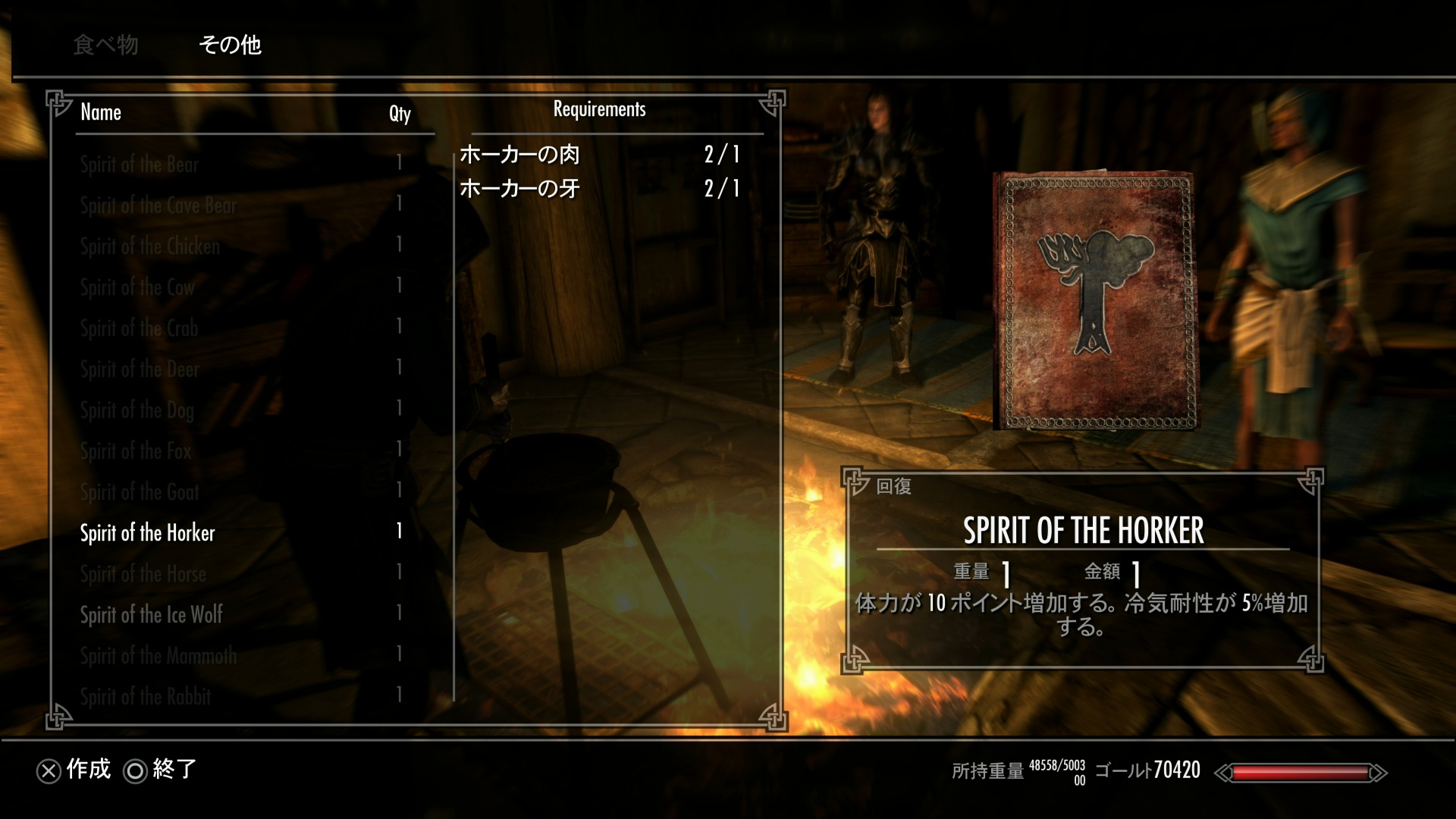Select Spirit of the Fox entry
Viewport: 1456px width, 819px height.
tap(136, 451)
